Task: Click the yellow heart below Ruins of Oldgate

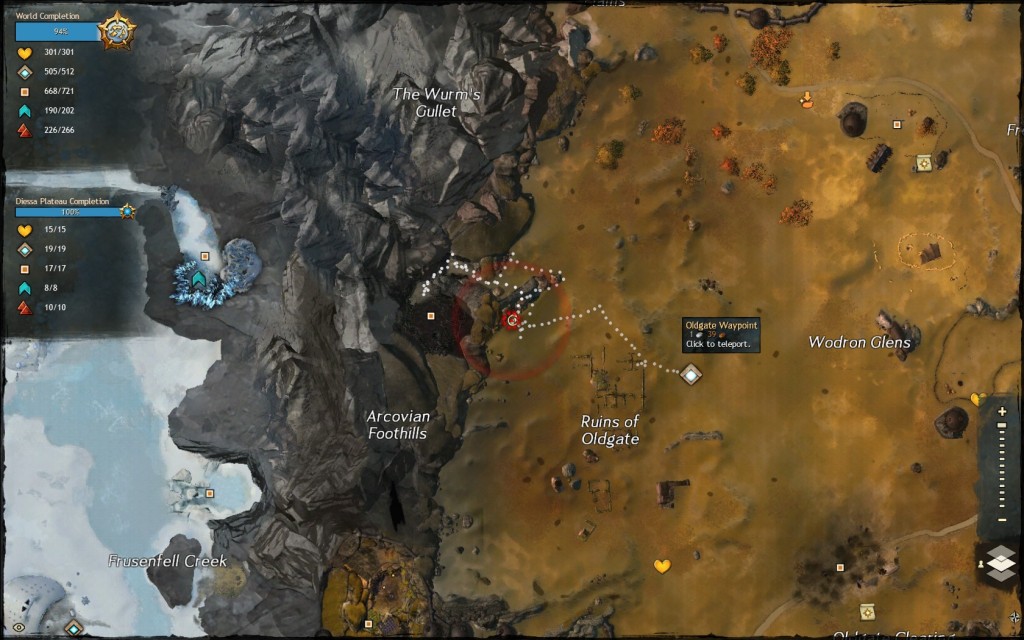Action: point(662,566)
